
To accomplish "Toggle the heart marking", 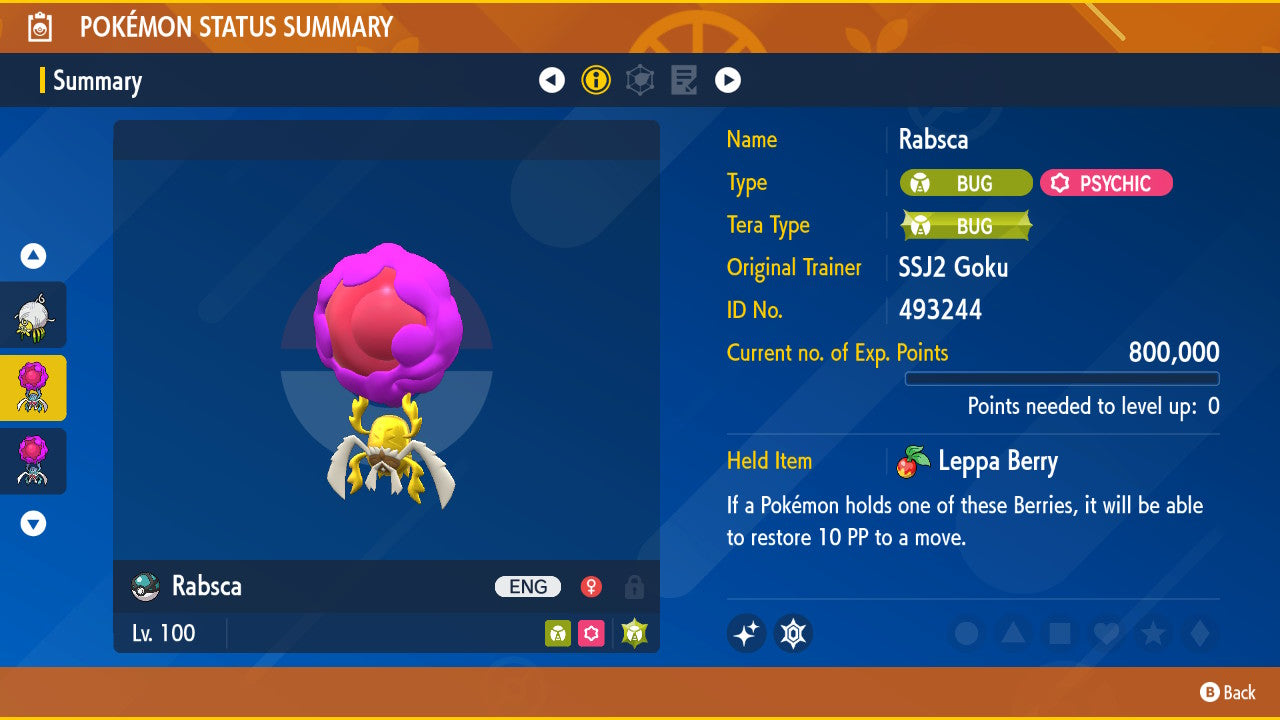I will (x=1106, y=634).
